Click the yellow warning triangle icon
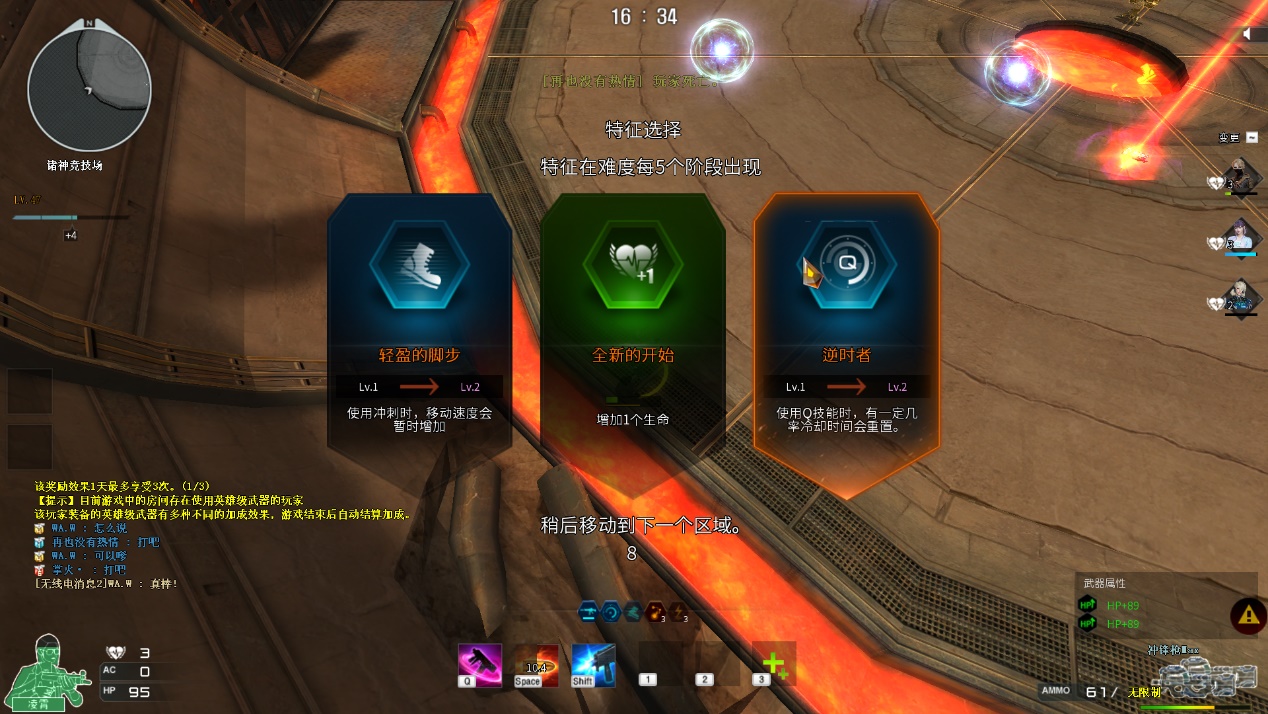Image resolution: width=1268 pixels, height=714 pixels. 1247,615
